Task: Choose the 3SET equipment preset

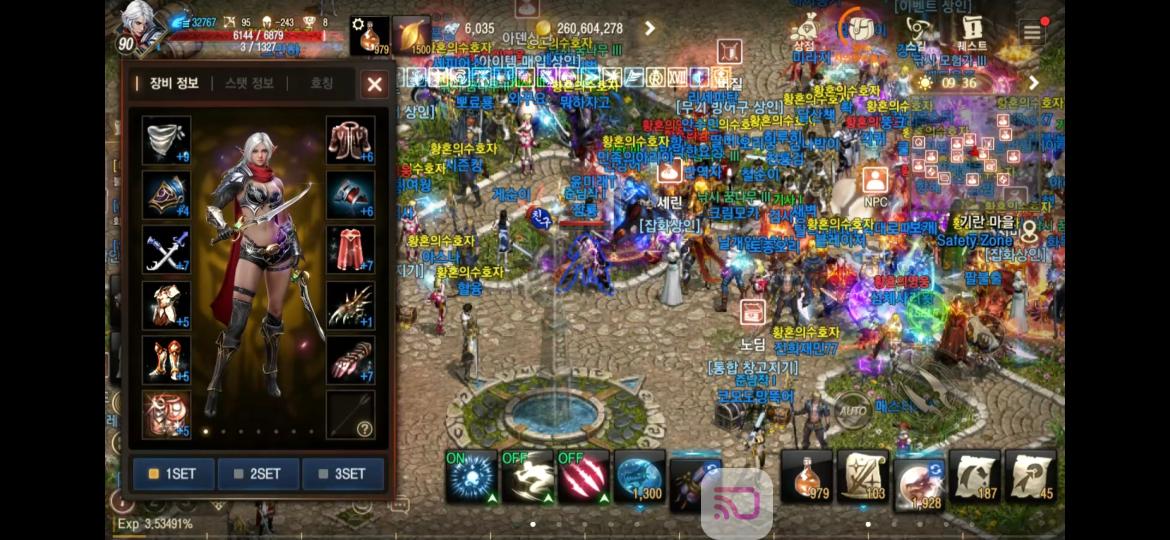Action: click(343, 473)
